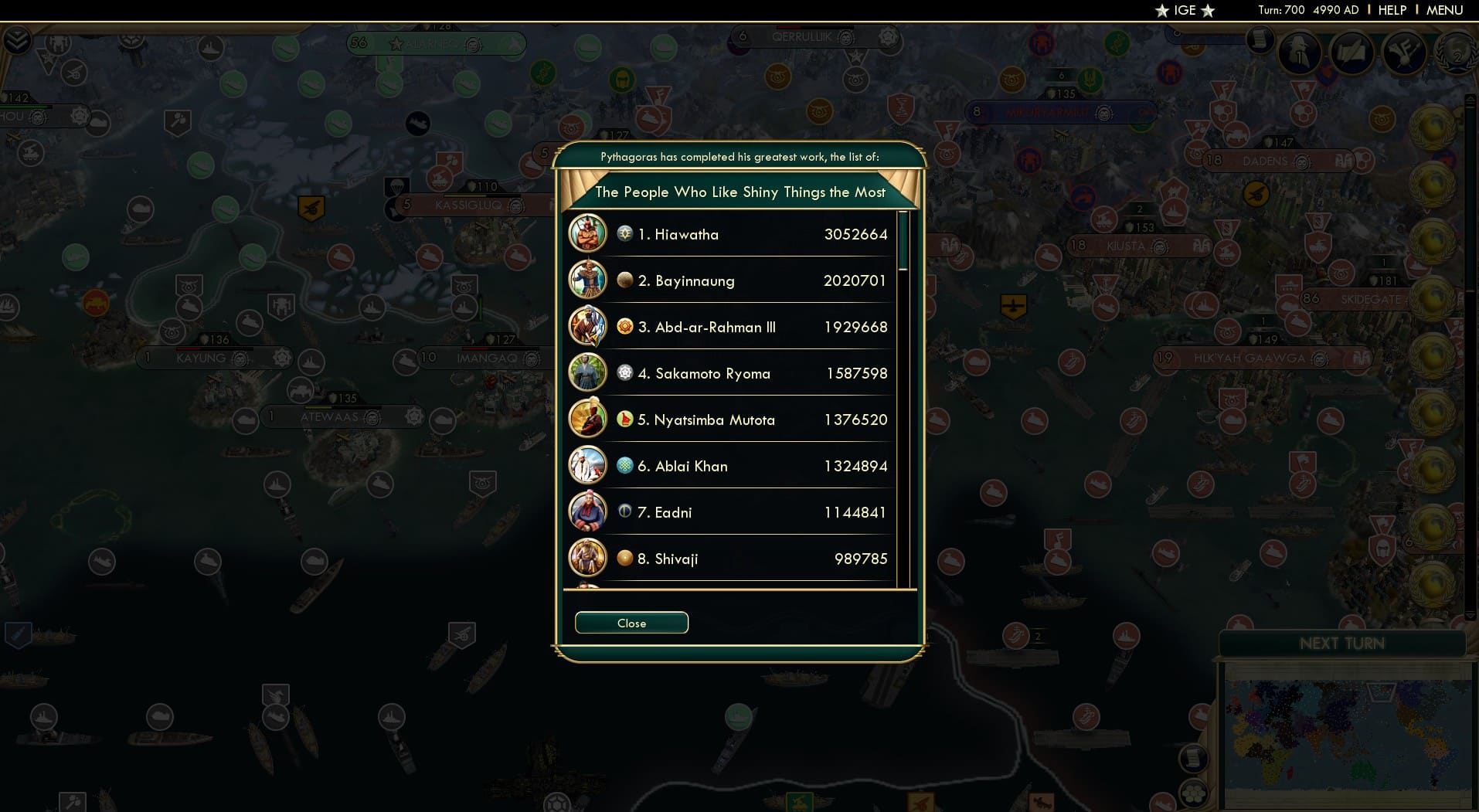The image size is (1479, 812).
Task: Select Shivaji's leader portrait
Action: pyautogui.click(x=588, y=558)
